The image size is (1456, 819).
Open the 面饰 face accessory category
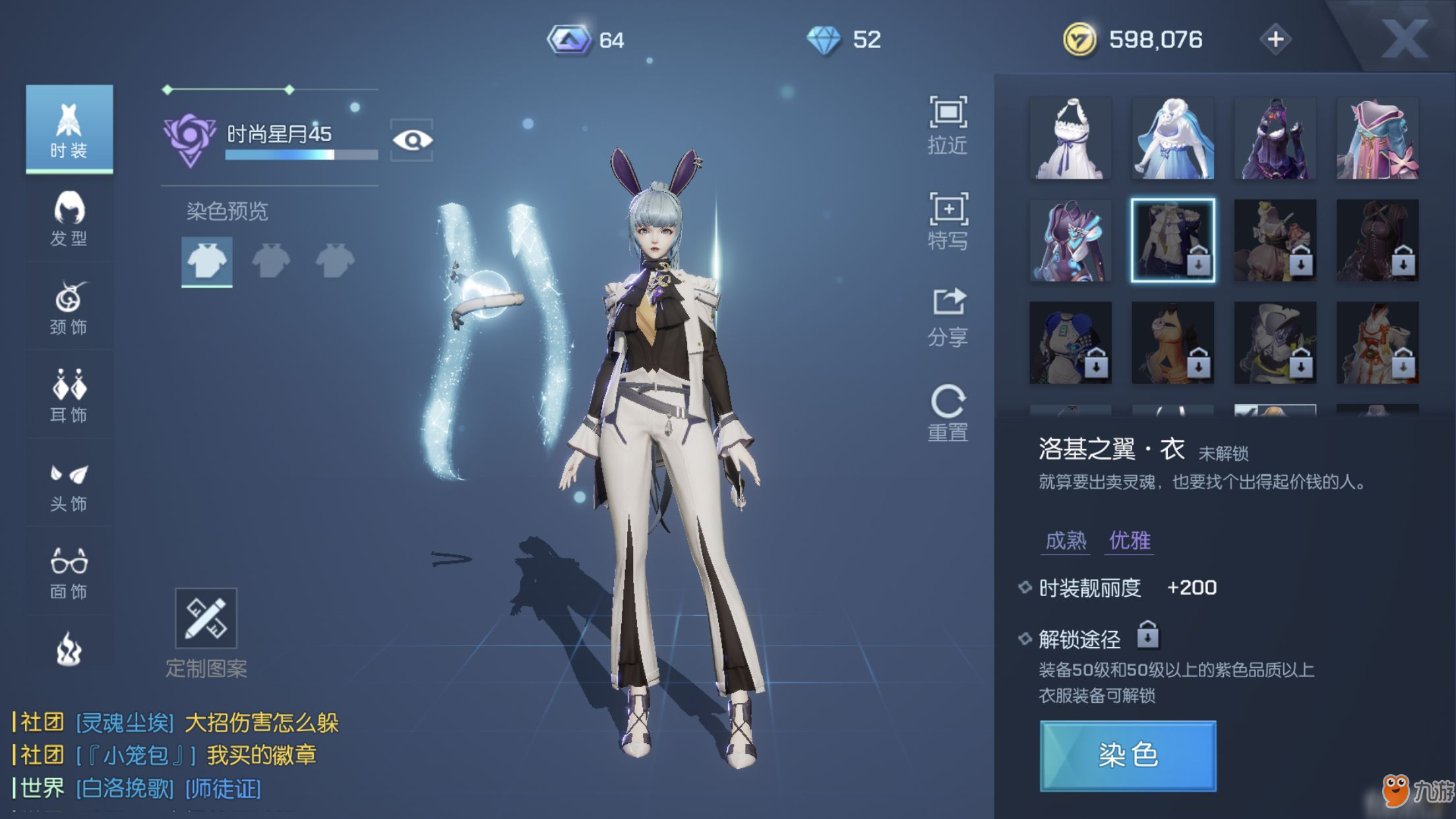pos(69,573)
